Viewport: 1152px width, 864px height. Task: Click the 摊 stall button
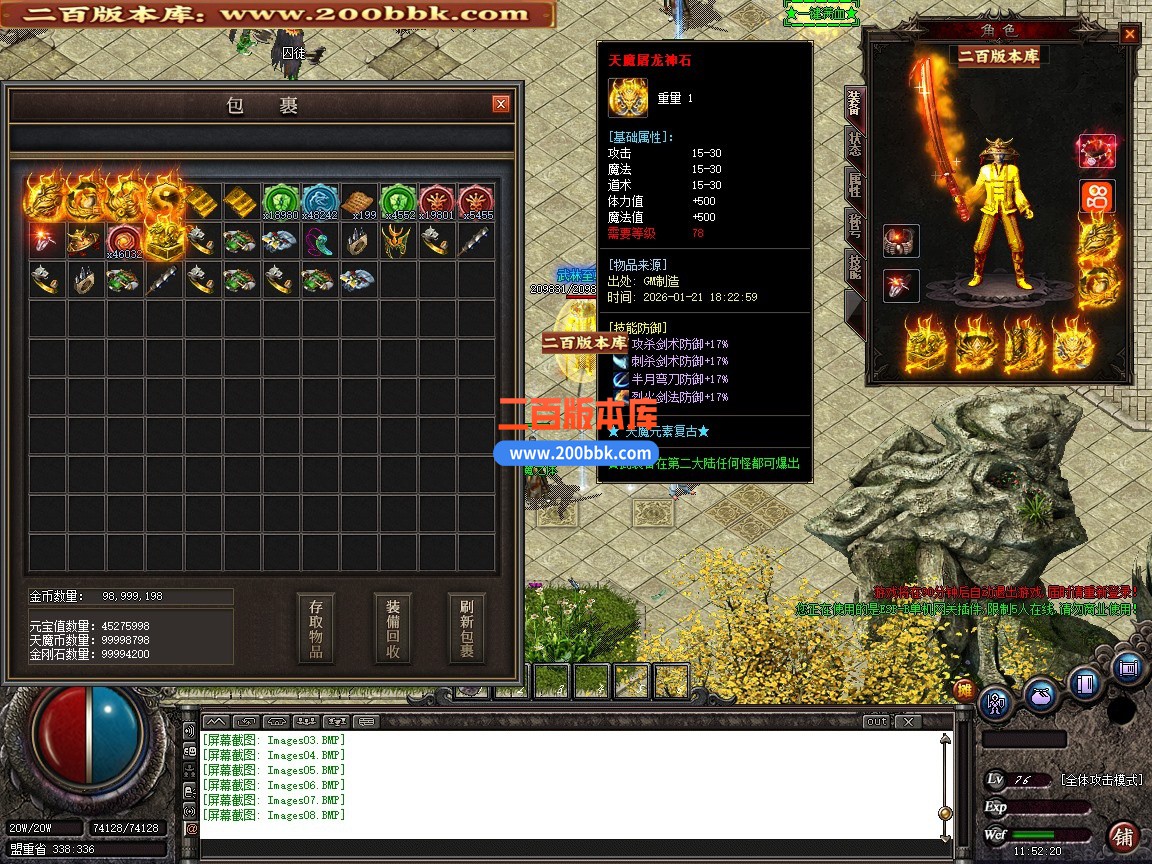pyautogui.click(x=964, y=689)
